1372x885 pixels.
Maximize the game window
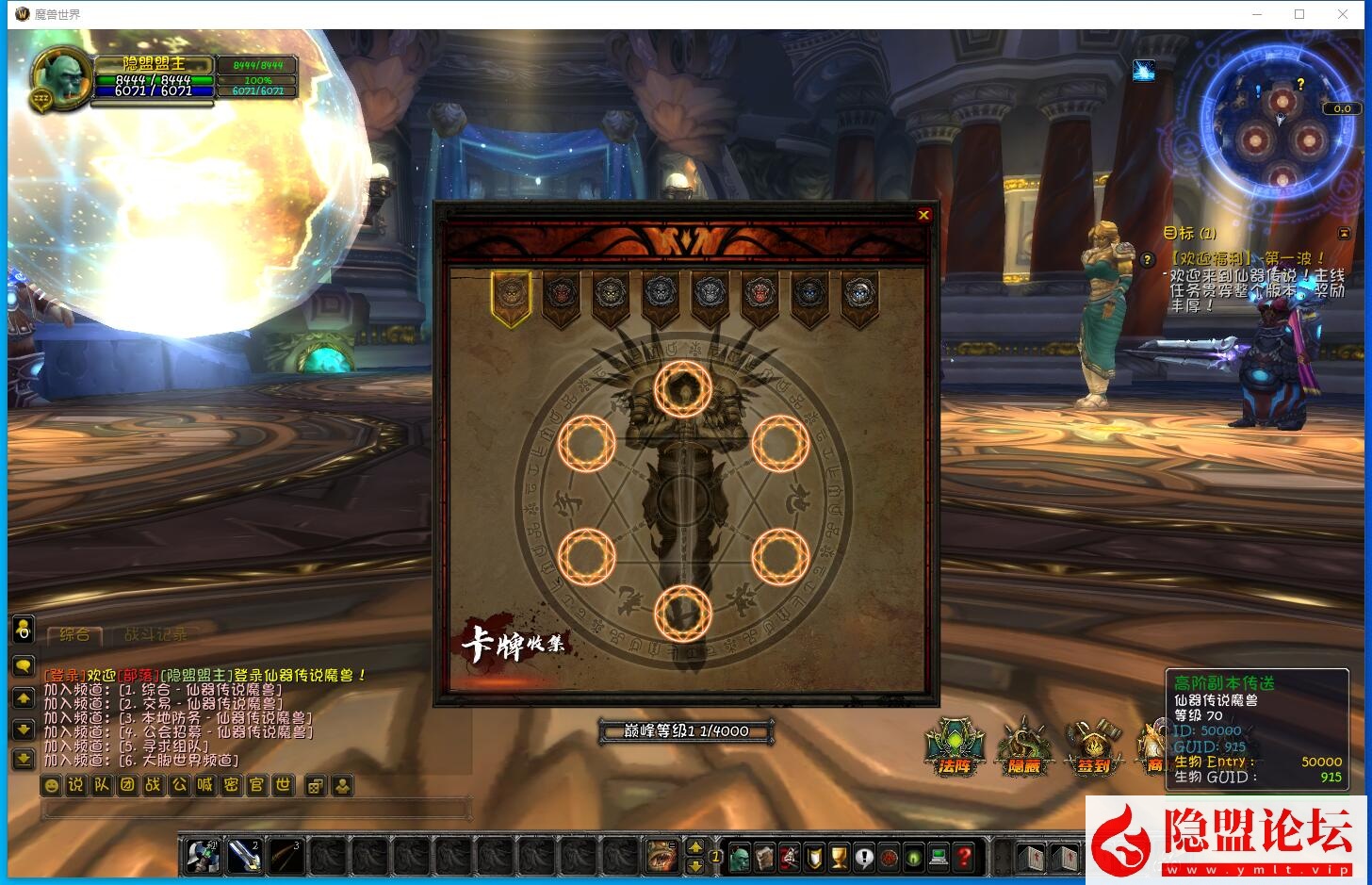coord(1299,14)
